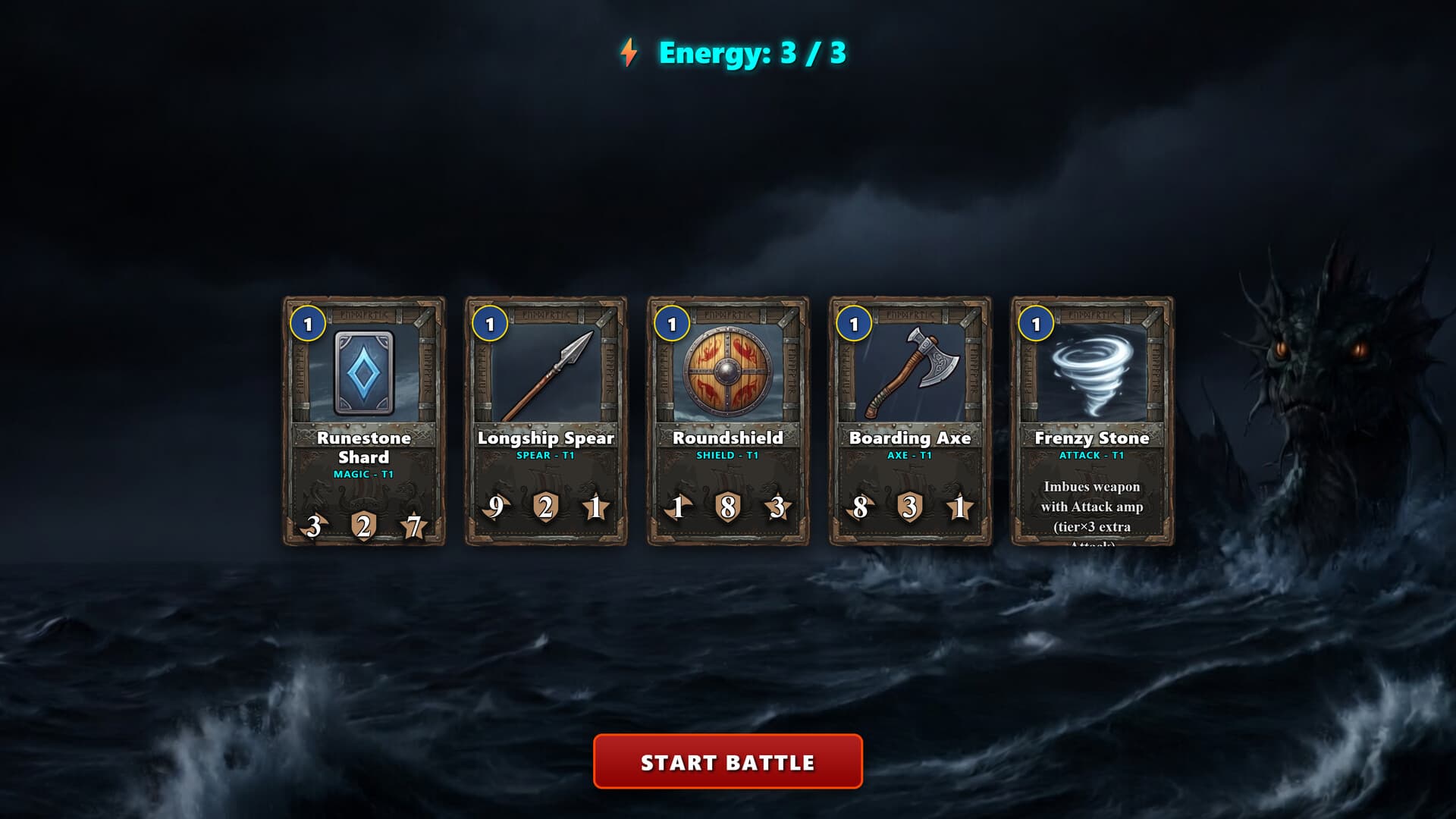The height and width of the screenshot is (819, 1456).
Task: Select the Runestone Shard card artwork
Action: click(x=364, y=372)
